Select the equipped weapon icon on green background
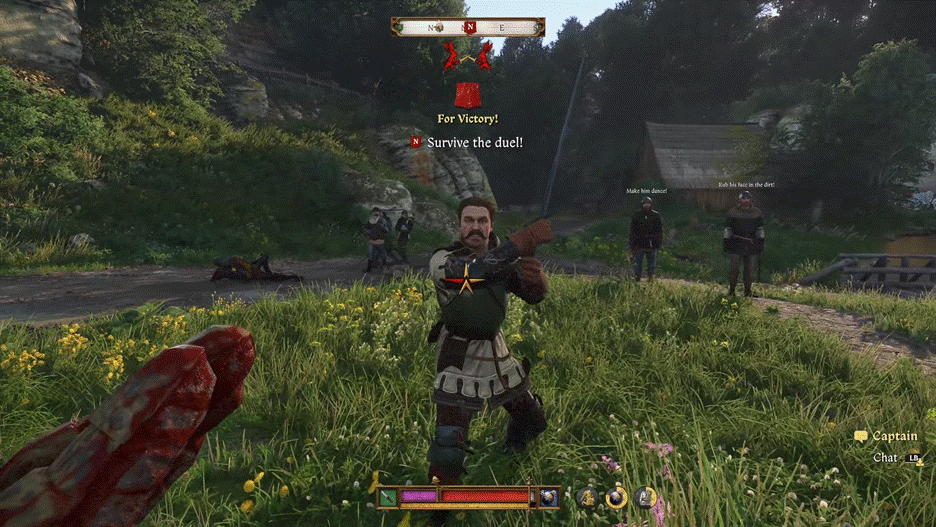The image size is (936, 527). [387, 496]
